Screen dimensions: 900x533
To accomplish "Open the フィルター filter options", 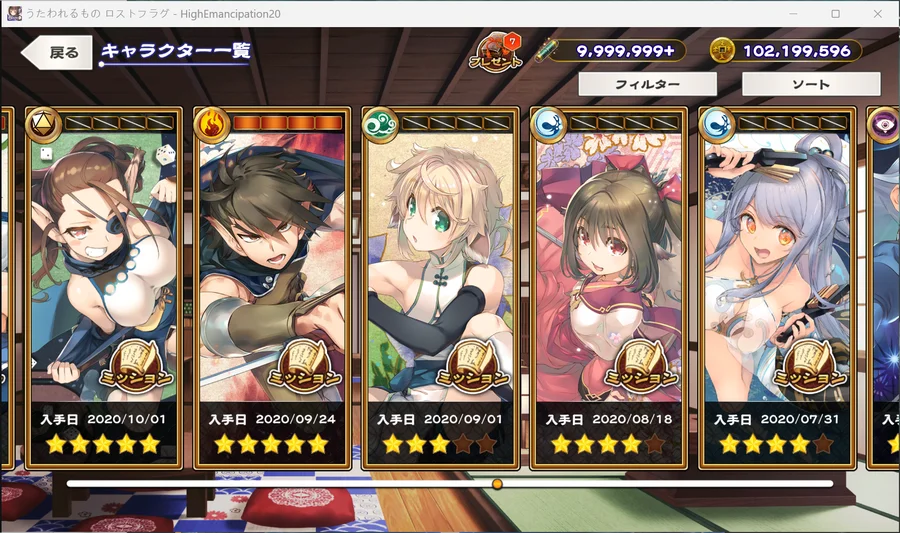I will 647,85.
